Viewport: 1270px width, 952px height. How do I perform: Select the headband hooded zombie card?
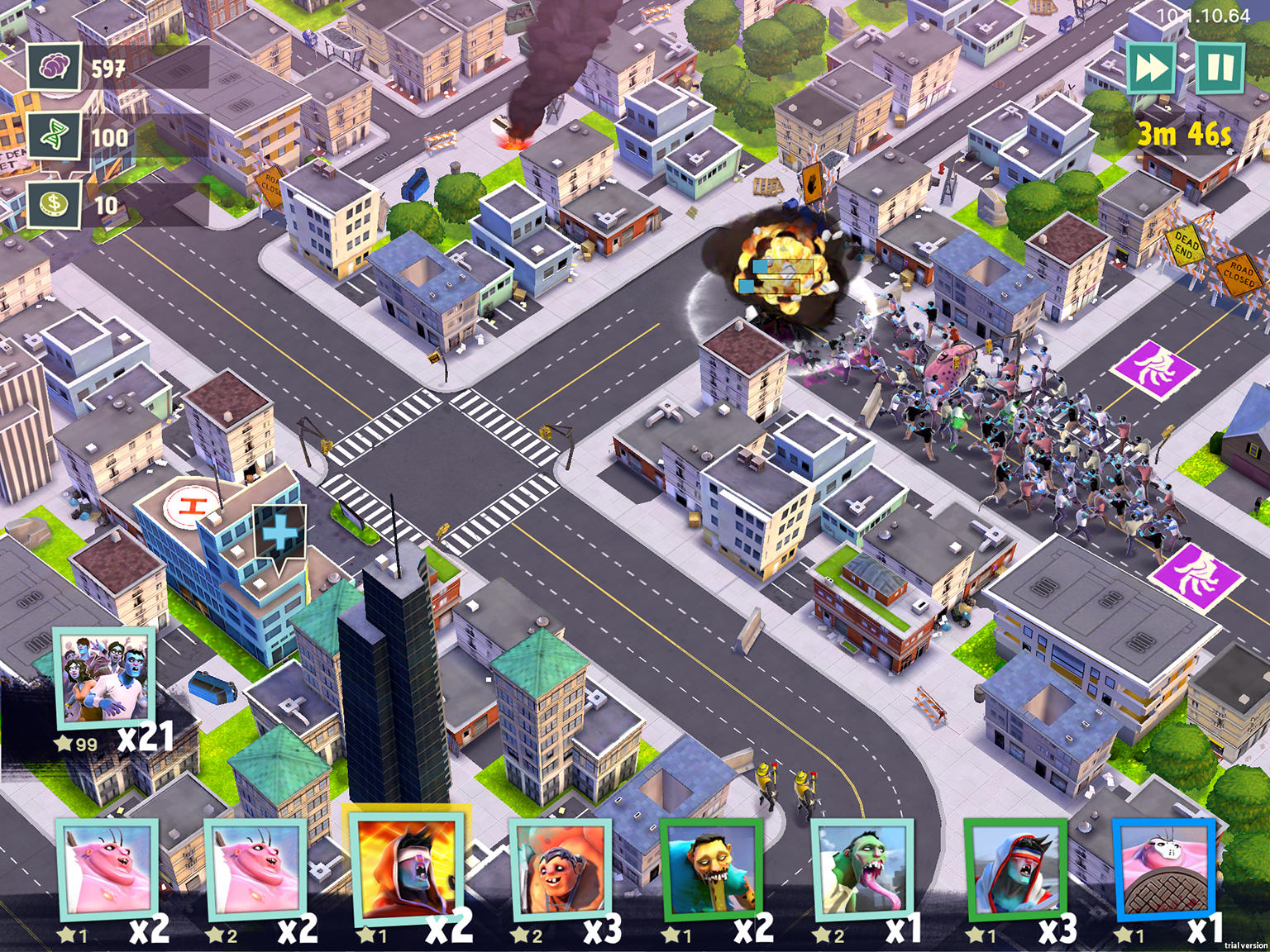coord(1015,870)
